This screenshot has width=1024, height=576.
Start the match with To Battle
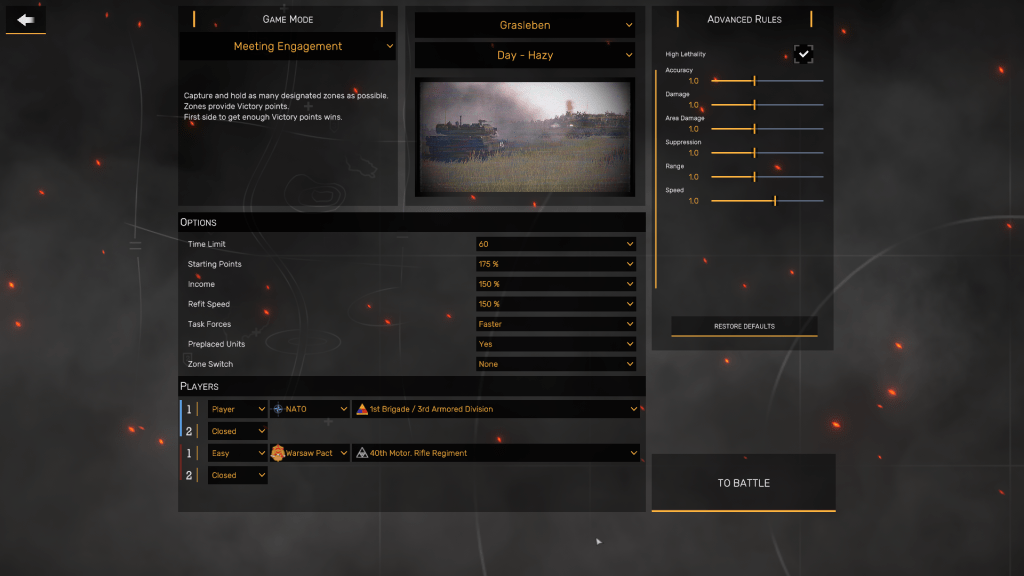[x=743, y=483]
